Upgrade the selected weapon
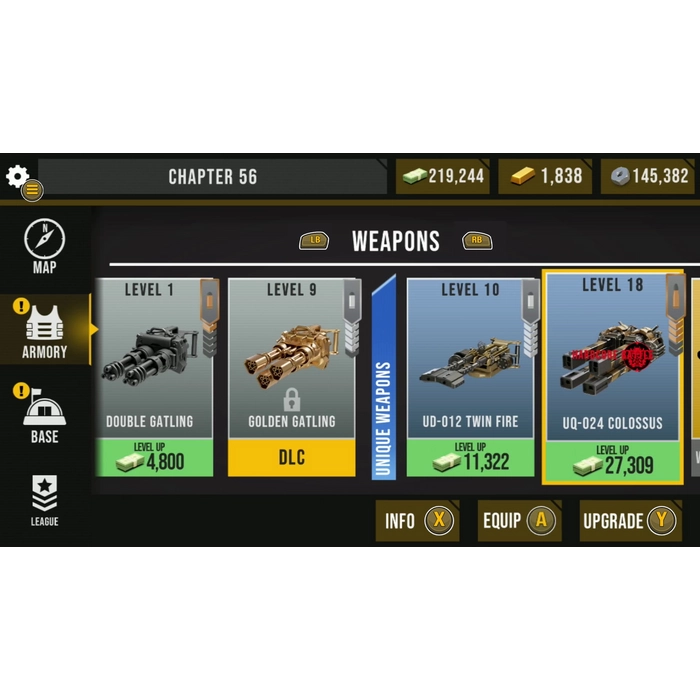Viewport: 700px width, 700px height. point(630,520)
